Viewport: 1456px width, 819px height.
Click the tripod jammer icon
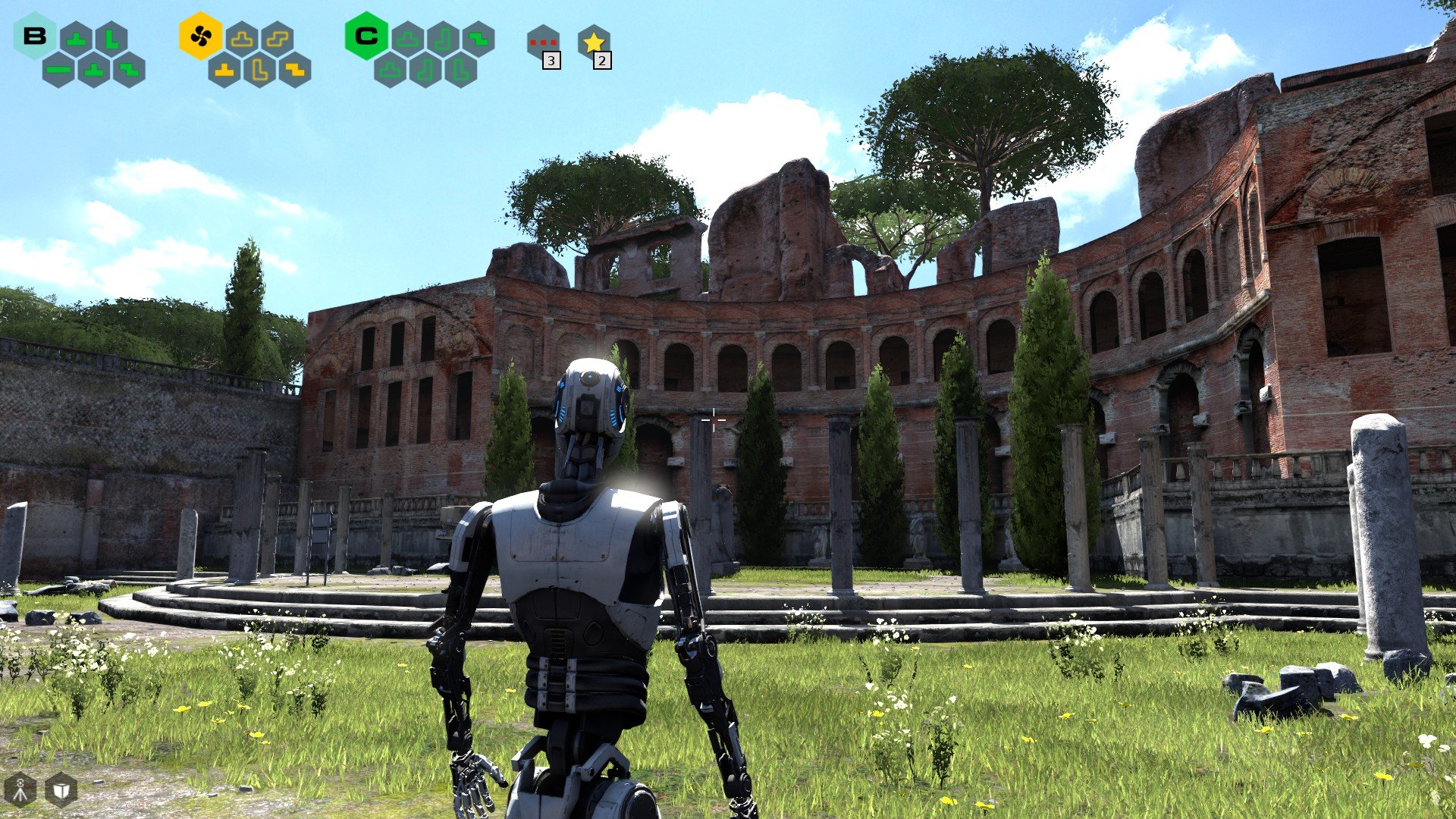click(20, 790)
